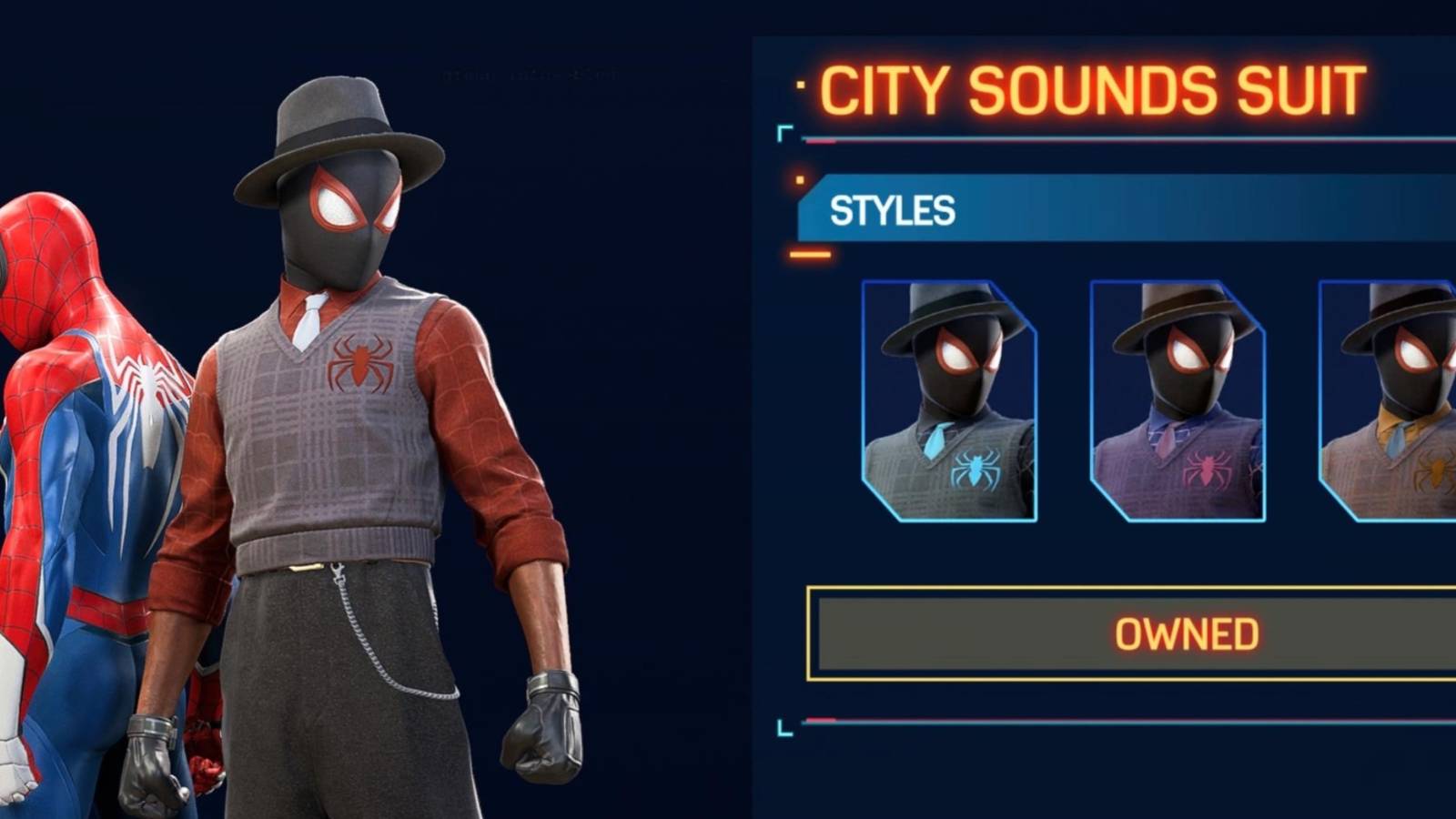Click the orange indicator next to STYLES

pos(799,178)
